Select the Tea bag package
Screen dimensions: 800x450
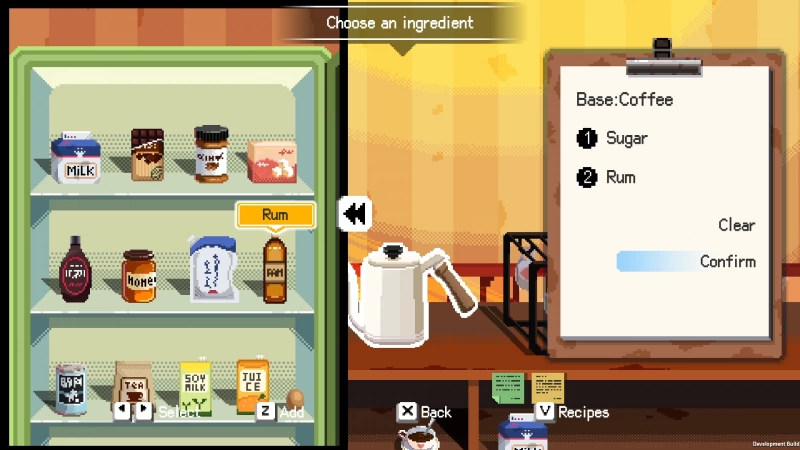pos(133,385)
